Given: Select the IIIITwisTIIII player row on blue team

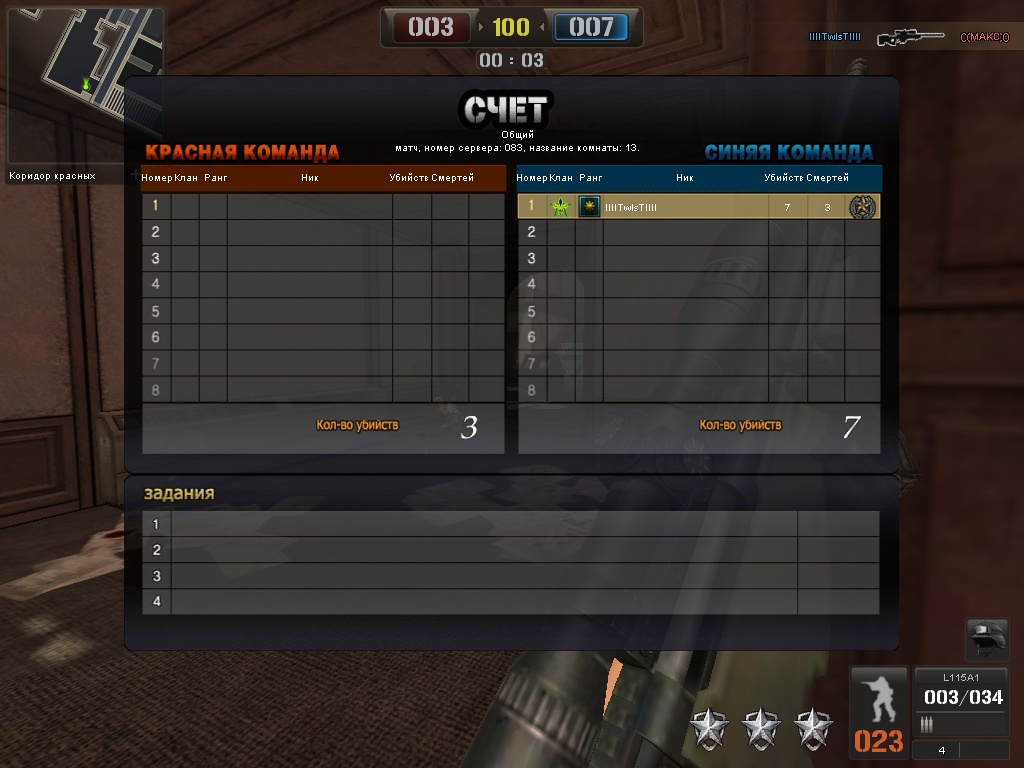Looking at the screenshot, I should (698, 207).
